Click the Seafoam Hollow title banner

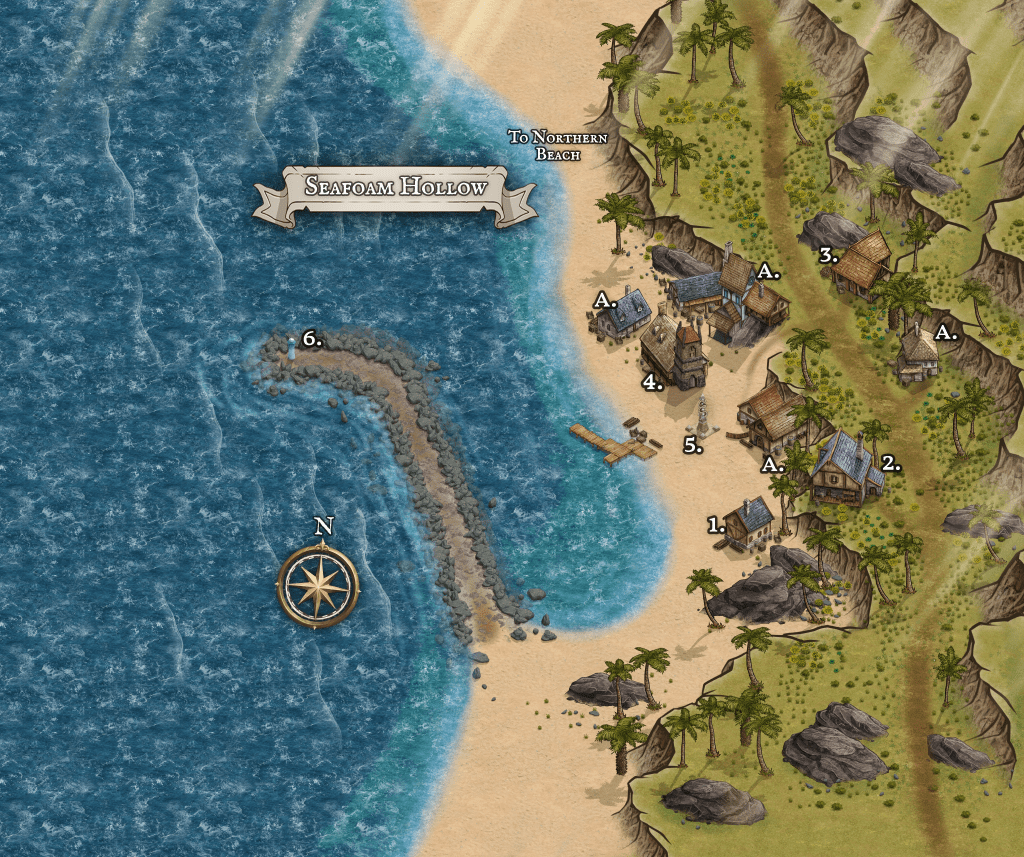point(396,187)
